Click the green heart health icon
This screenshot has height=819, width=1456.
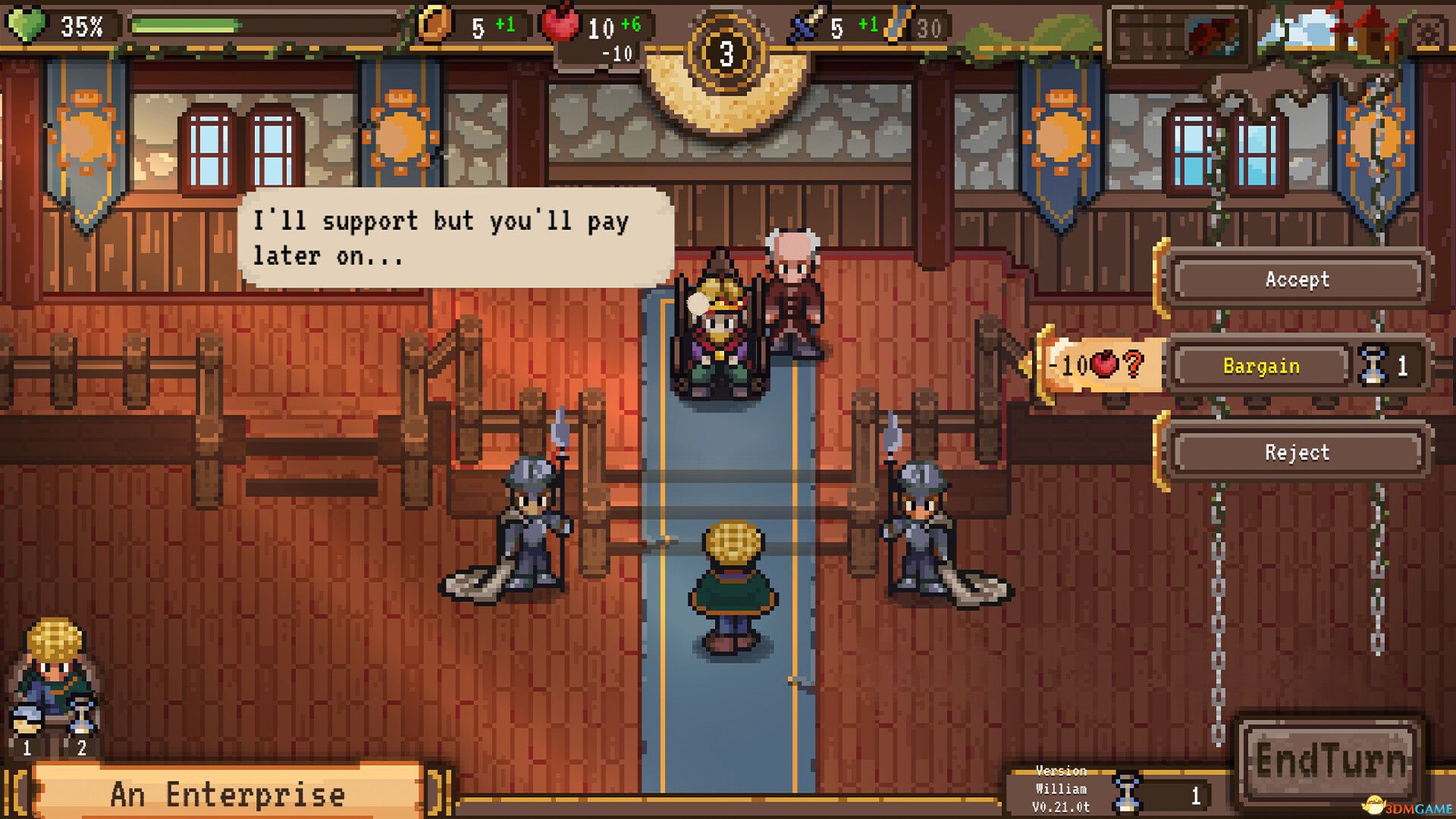point(27,23)
